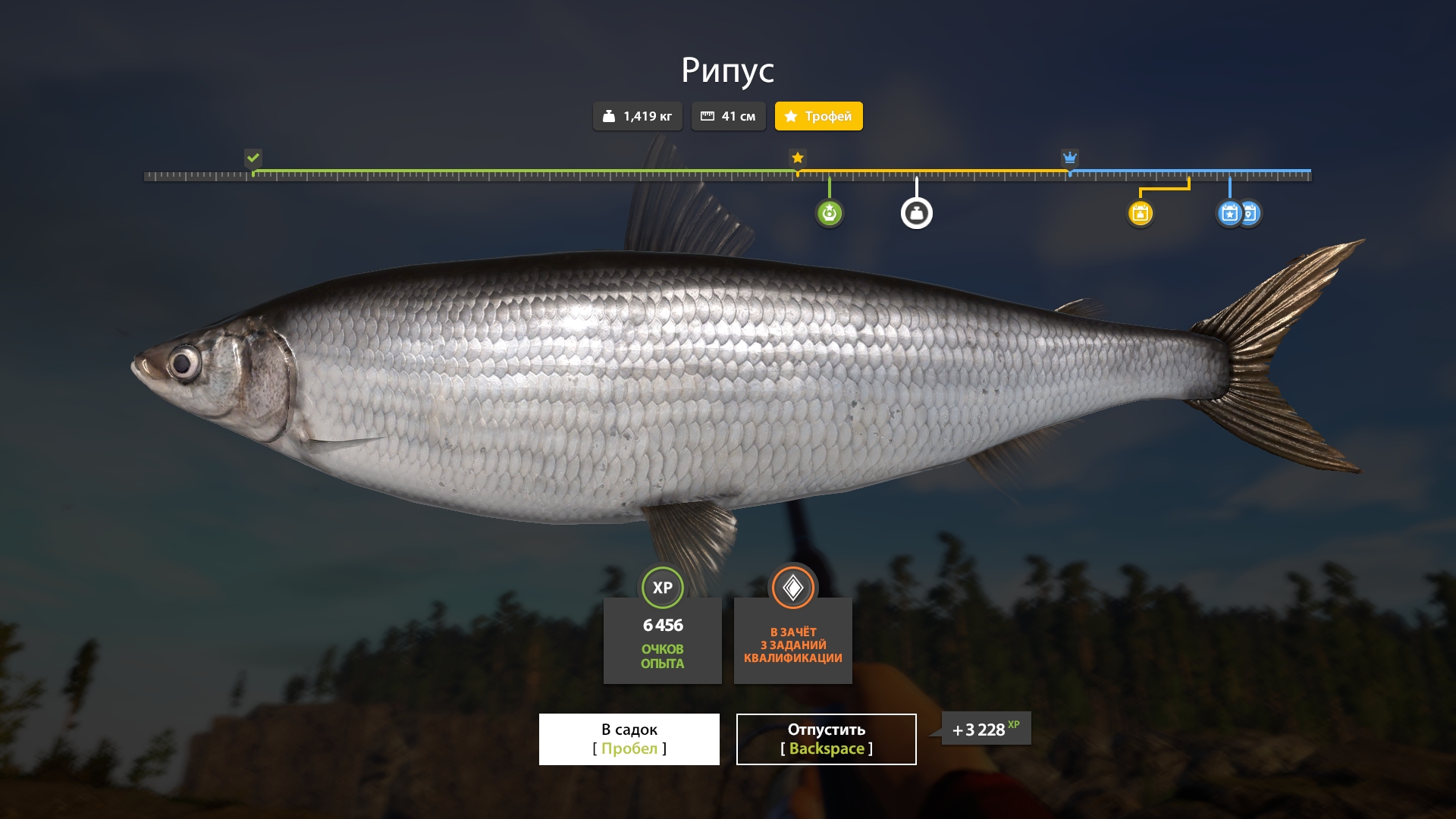Click the gold star trophy threshold marker
This screenshot has width=1456, height=819.
pyautogui.click(x=797, y=158)
